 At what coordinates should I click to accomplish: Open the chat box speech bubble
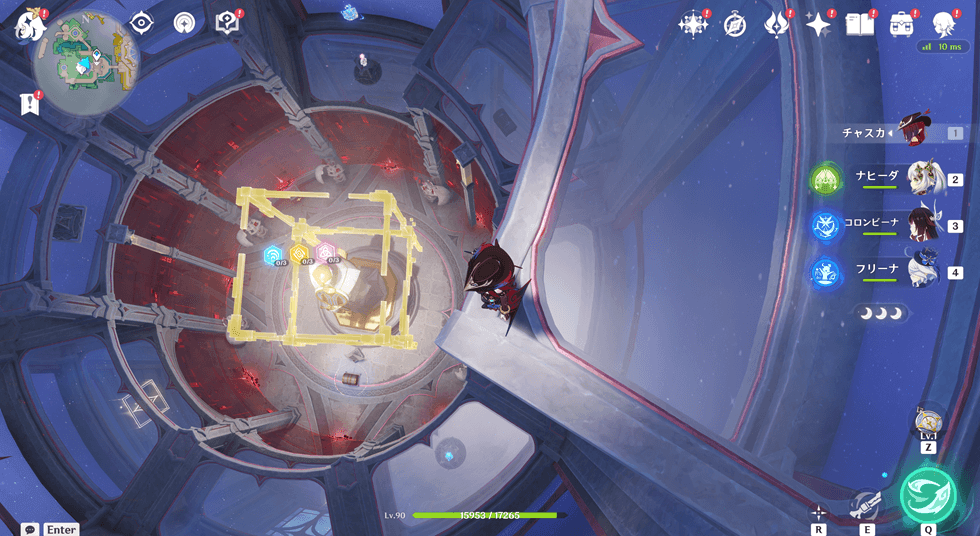pyautogui.click(x=30, y=529)
